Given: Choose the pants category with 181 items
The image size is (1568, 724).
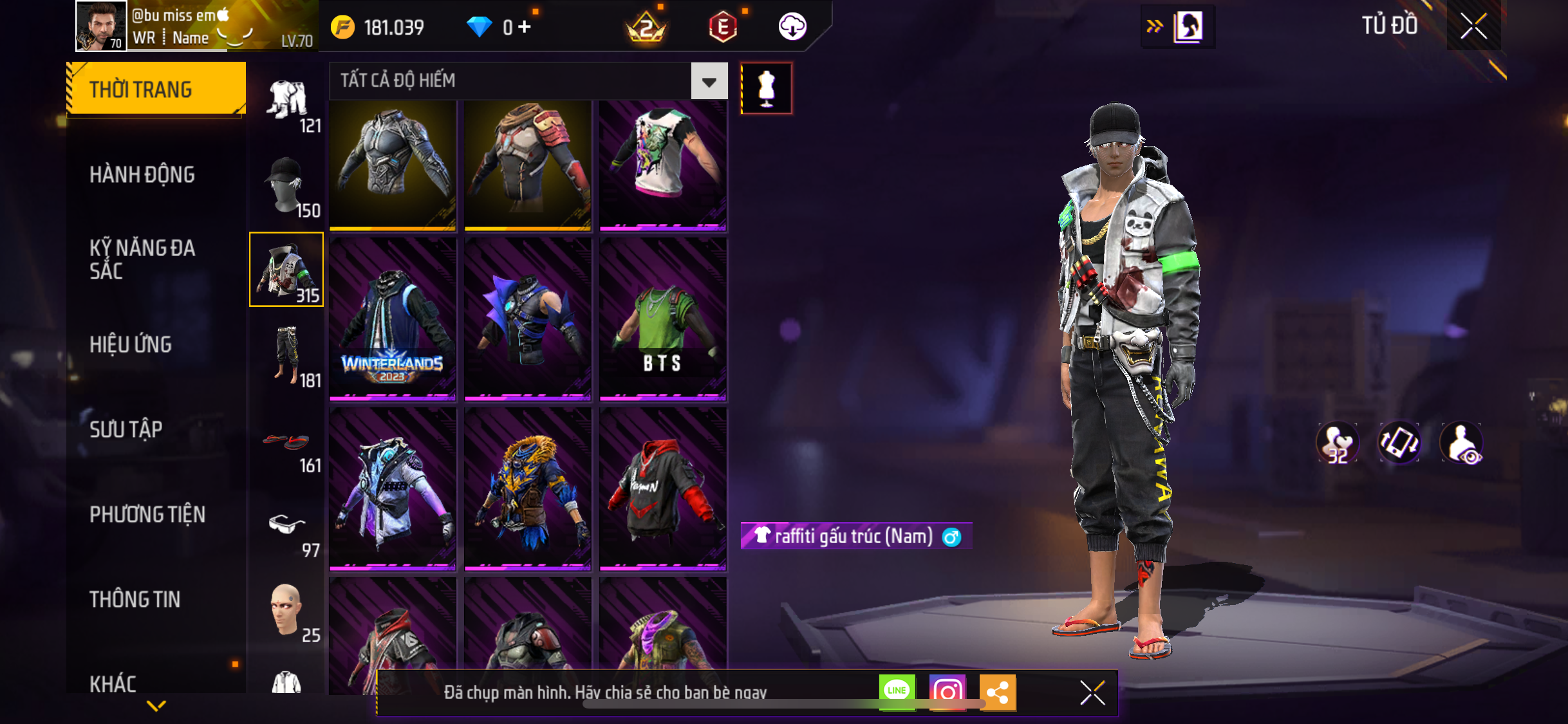Looking at the screenshot, I should (287, 356).
